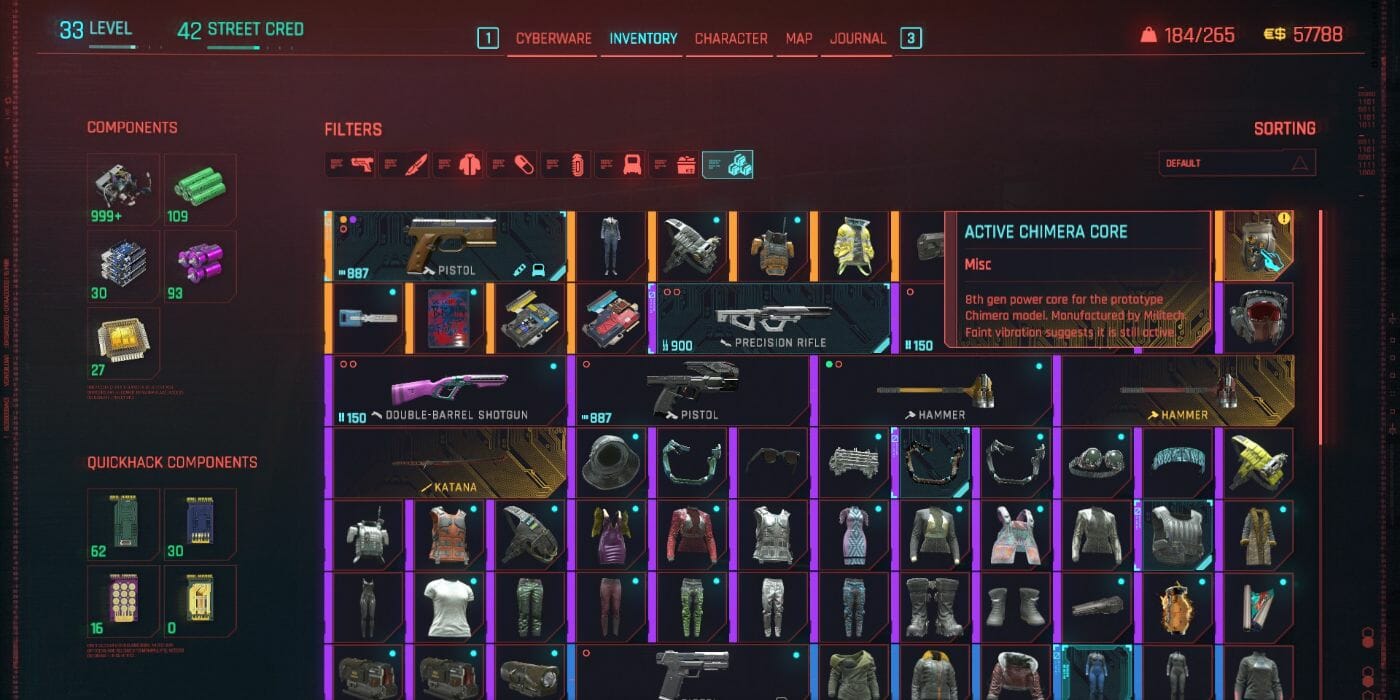Select the white t-shirt item
The image size is (1400, 700).
(447, 607)
